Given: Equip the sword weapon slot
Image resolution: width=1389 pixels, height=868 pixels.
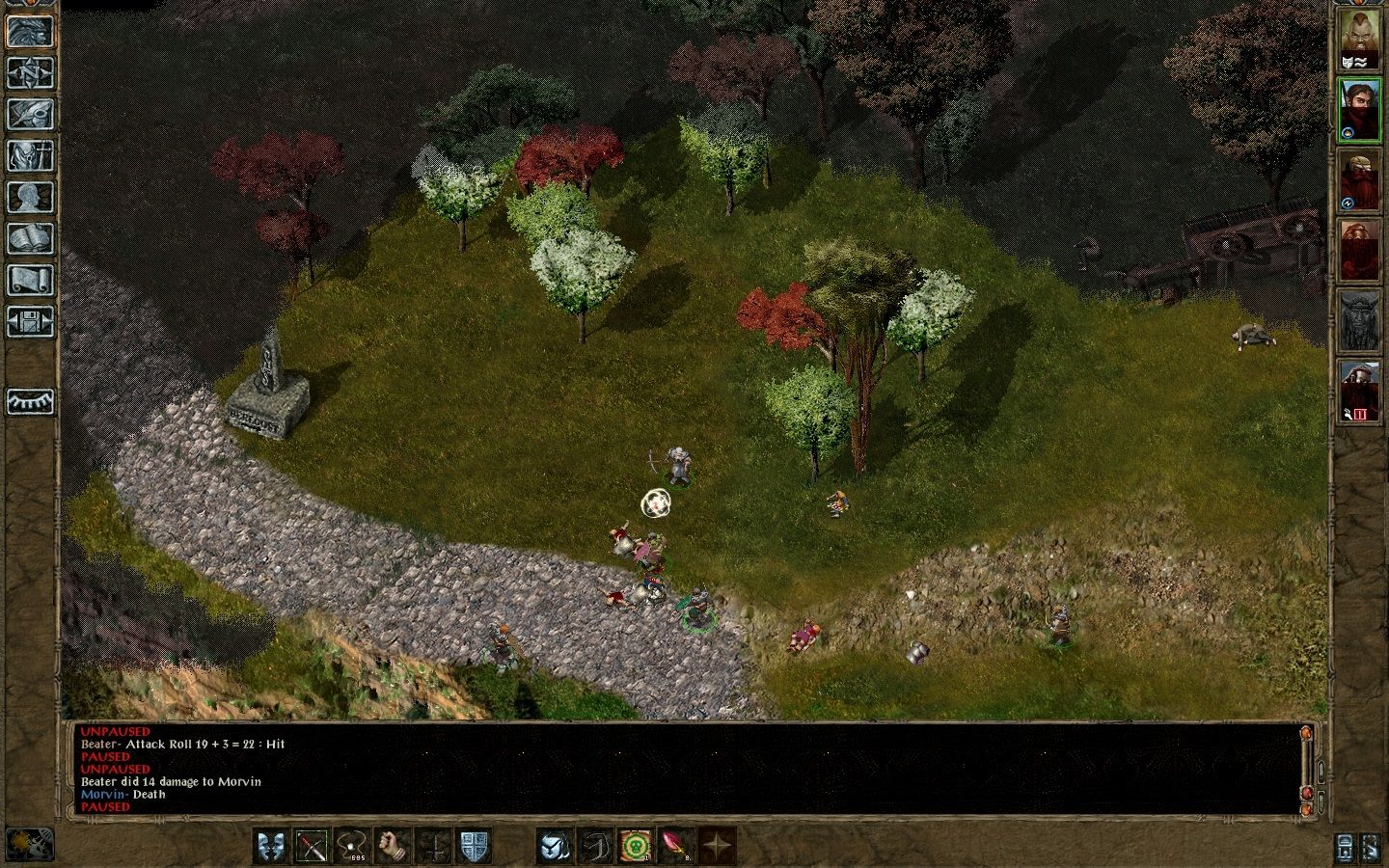Looking at the screenshot, I should pyautogui.click(x=313, y=846).
